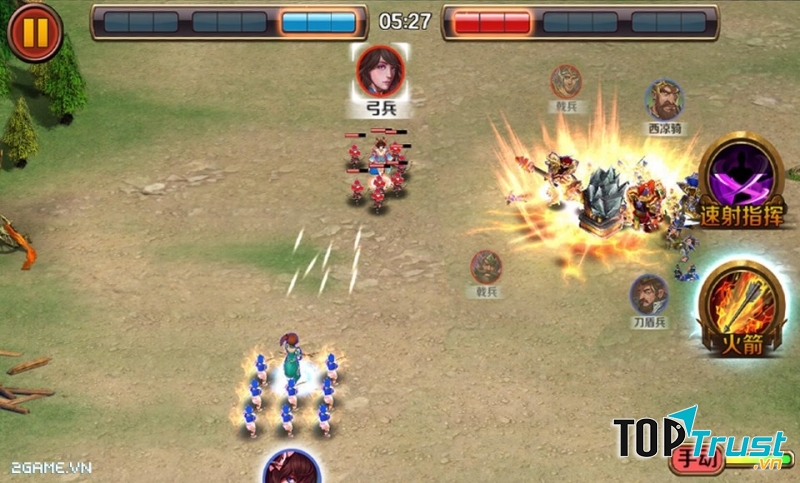Choose the 刀盾兵 shield soldier portrait
Viewport: 800px width, 483px height.
[649, 295]
